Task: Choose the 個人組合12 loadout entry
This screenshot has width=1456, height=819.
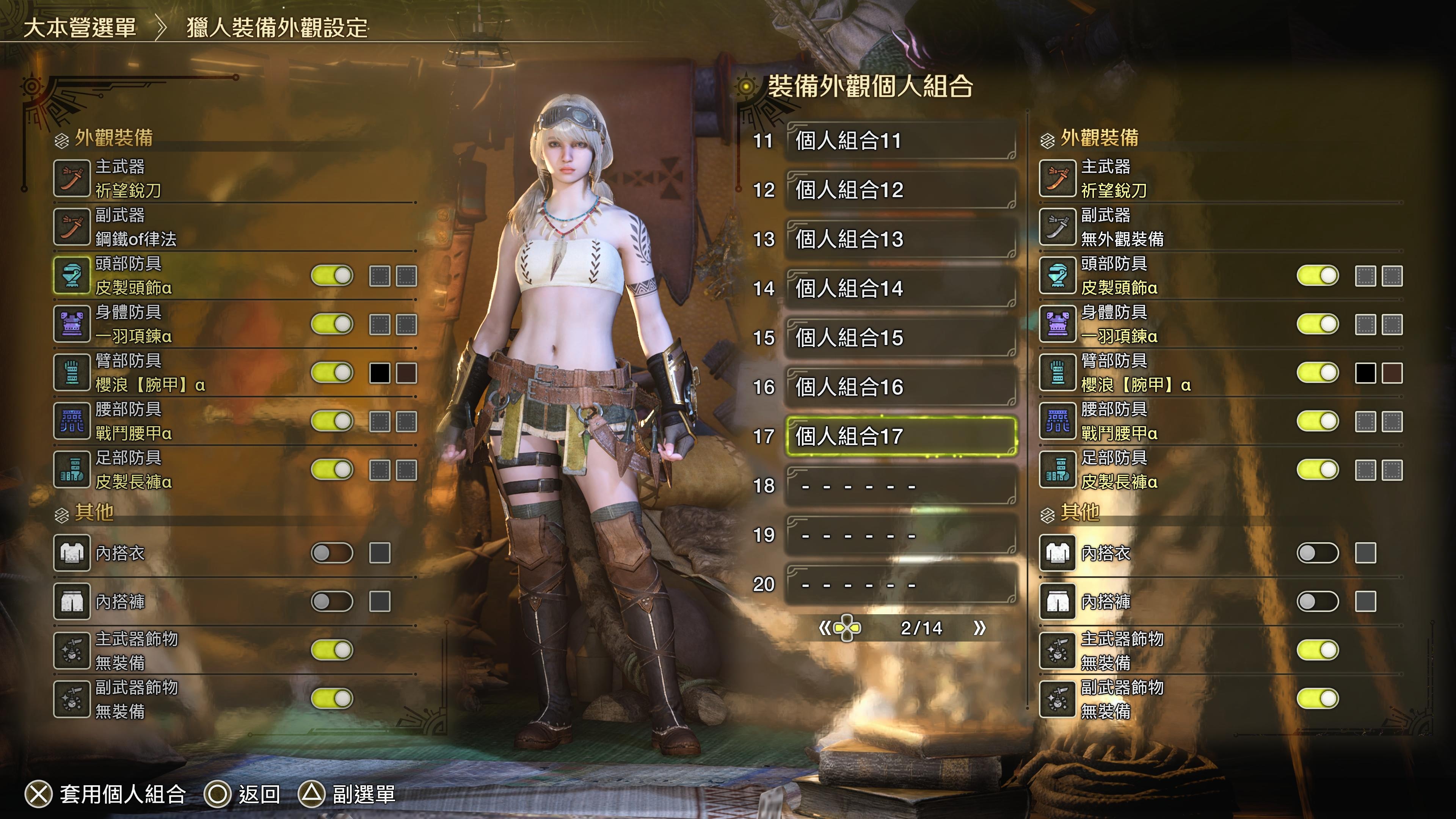Action: pos(901,190)
